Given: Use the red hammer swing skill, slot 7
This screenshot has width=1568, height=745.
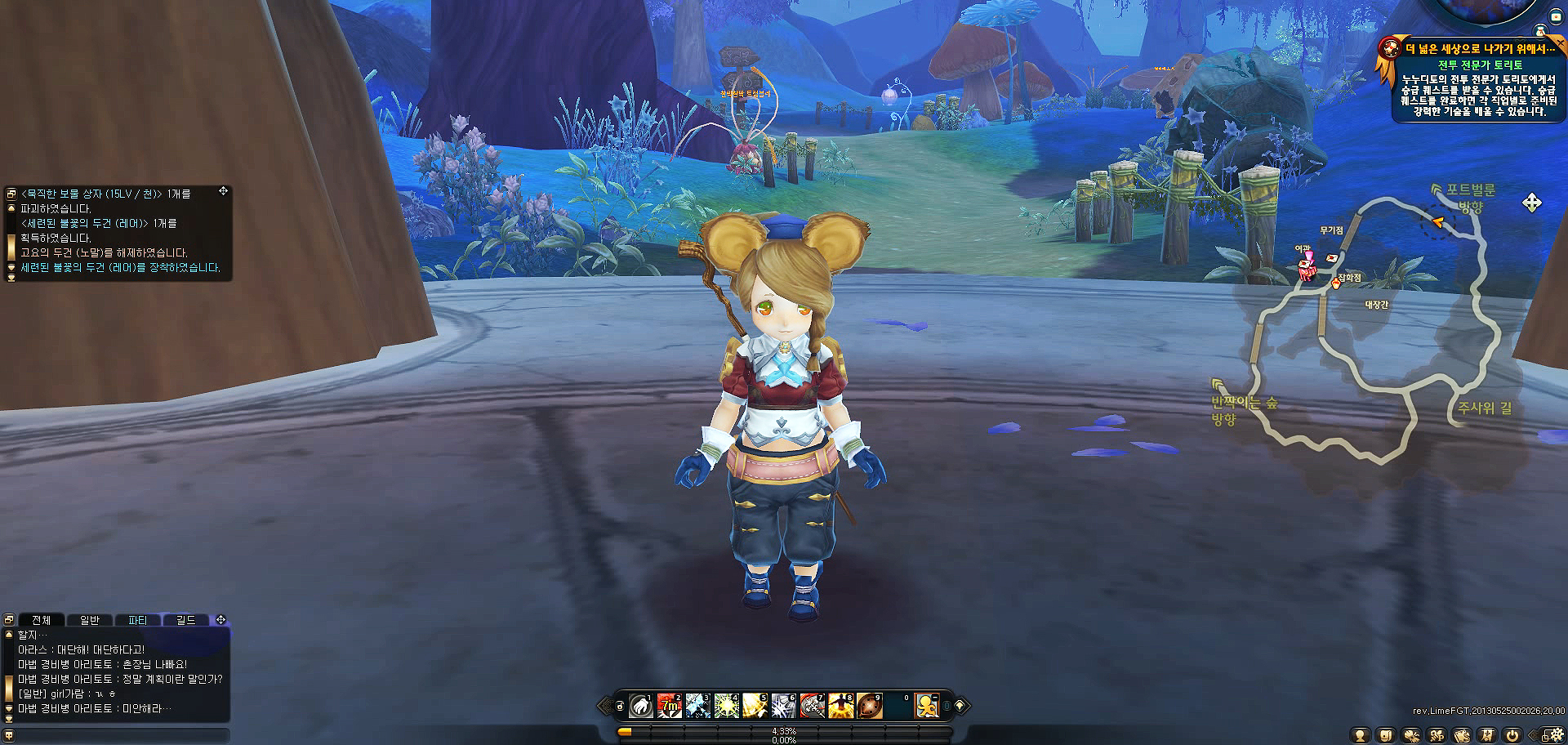Looking at the screenshot, I should [x=813, y=706].
